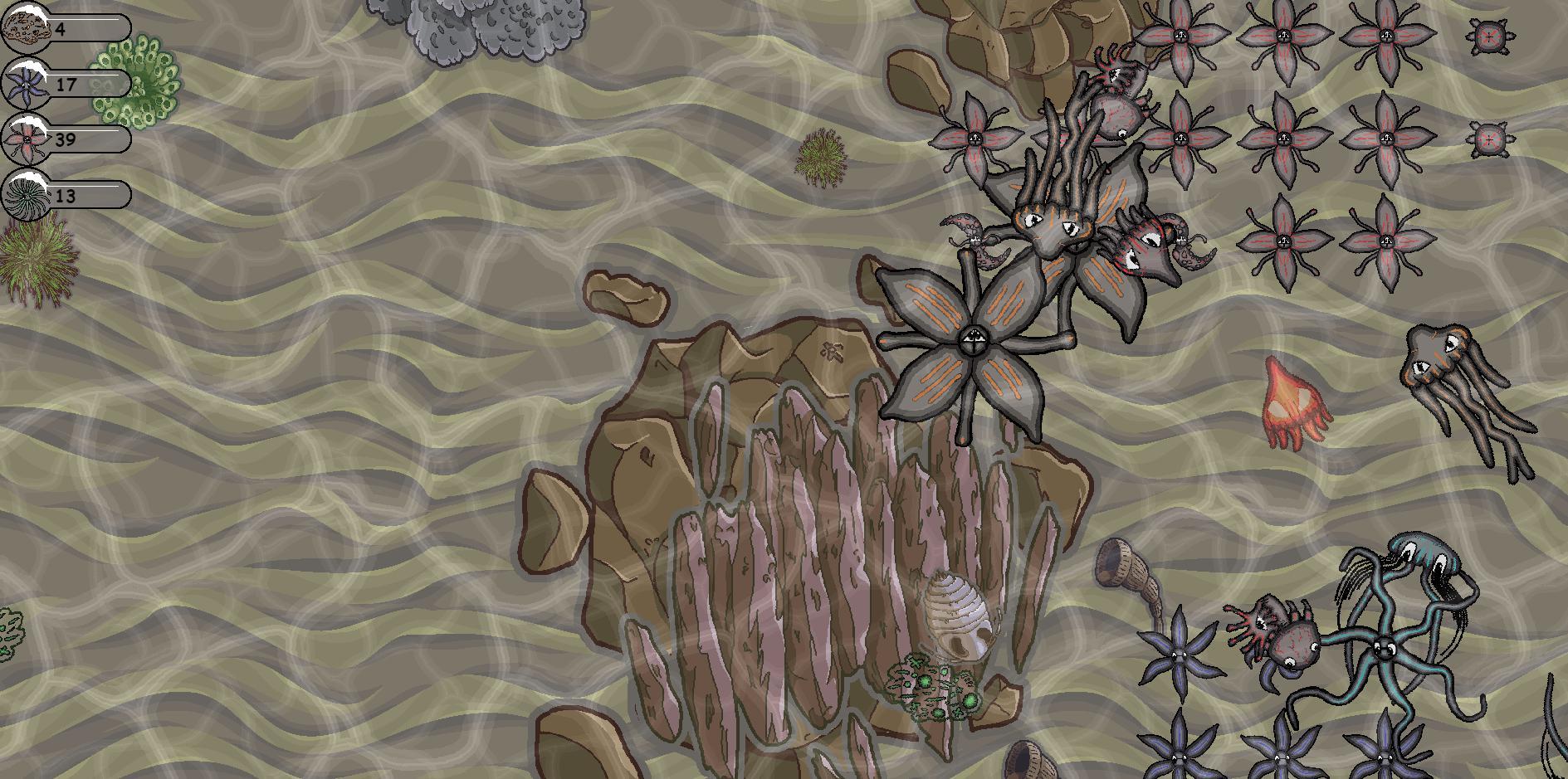This screenshot has height=779, width=1568.
Task: Select the pink flower species icon
Action: pos(27,138)
